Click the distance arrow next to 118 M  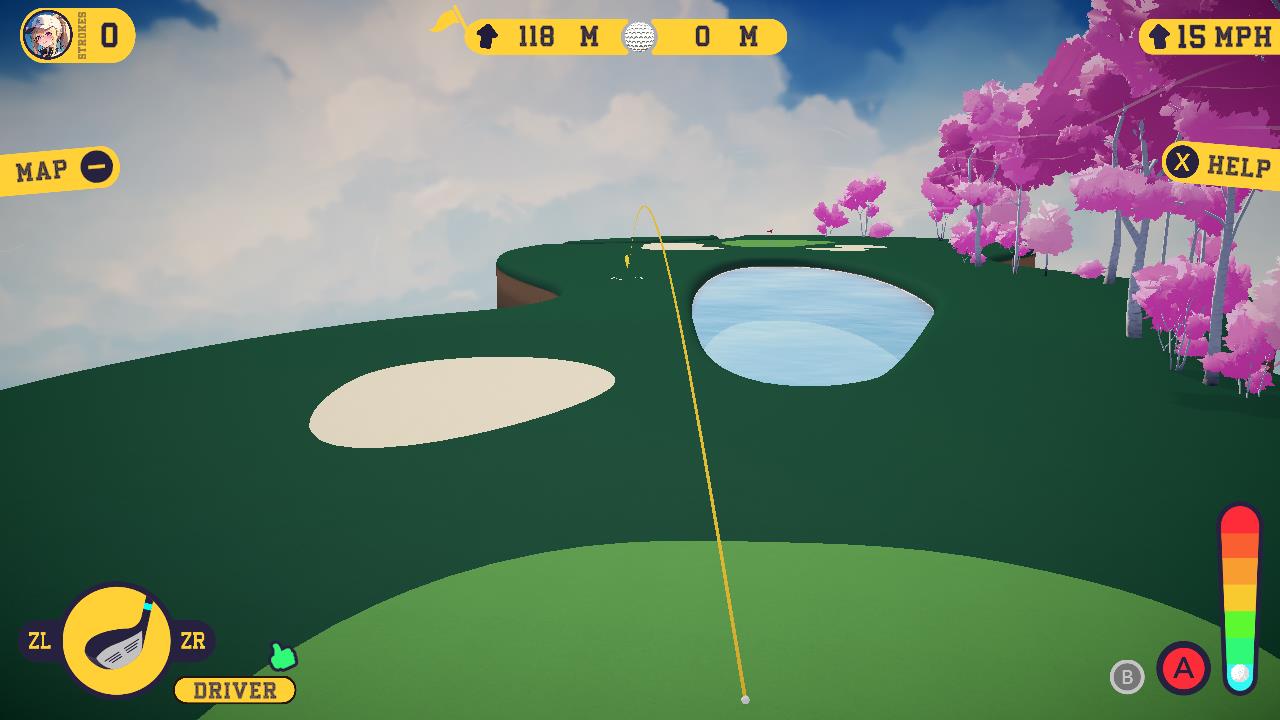487,37
